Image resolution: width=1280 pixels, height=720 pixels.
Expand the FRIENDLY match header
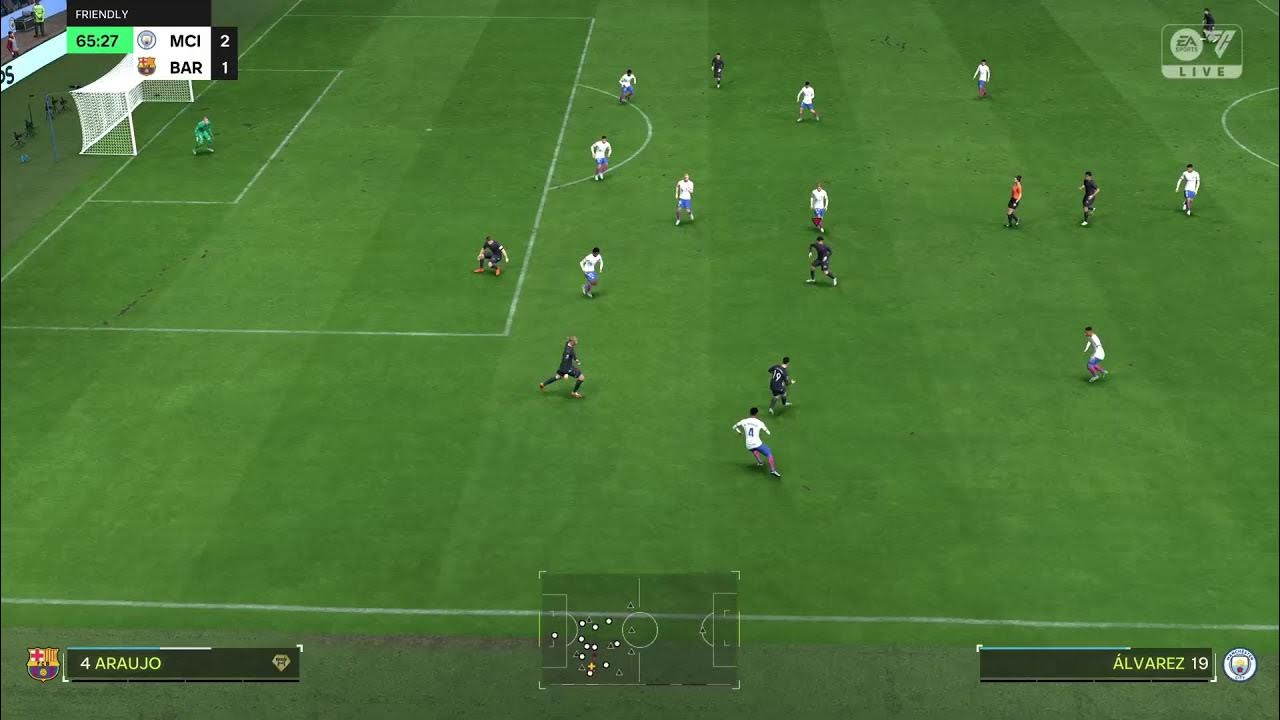tap(100, 15)
